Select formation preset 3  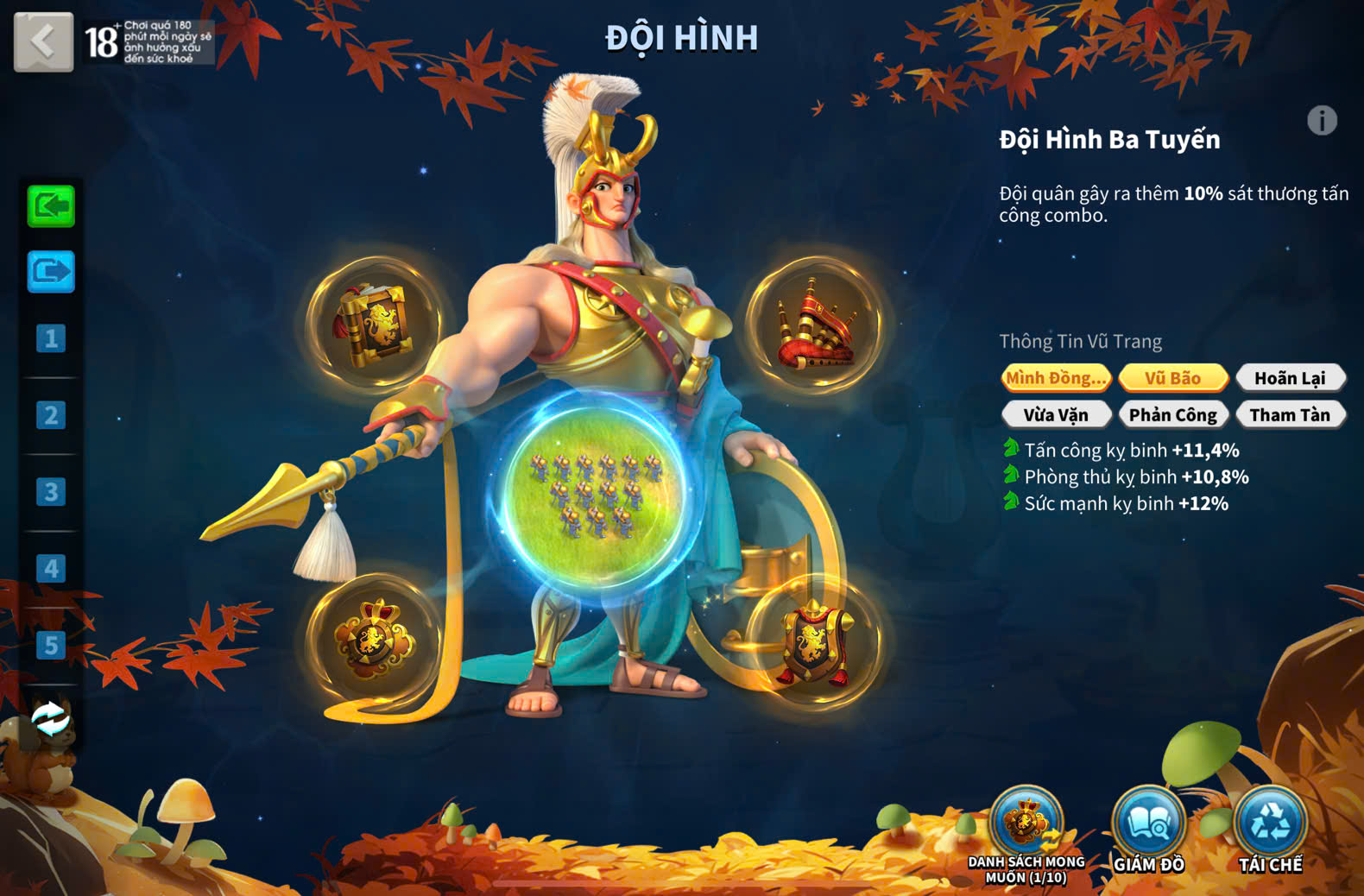pyautogui.click(x=51, y=492)
